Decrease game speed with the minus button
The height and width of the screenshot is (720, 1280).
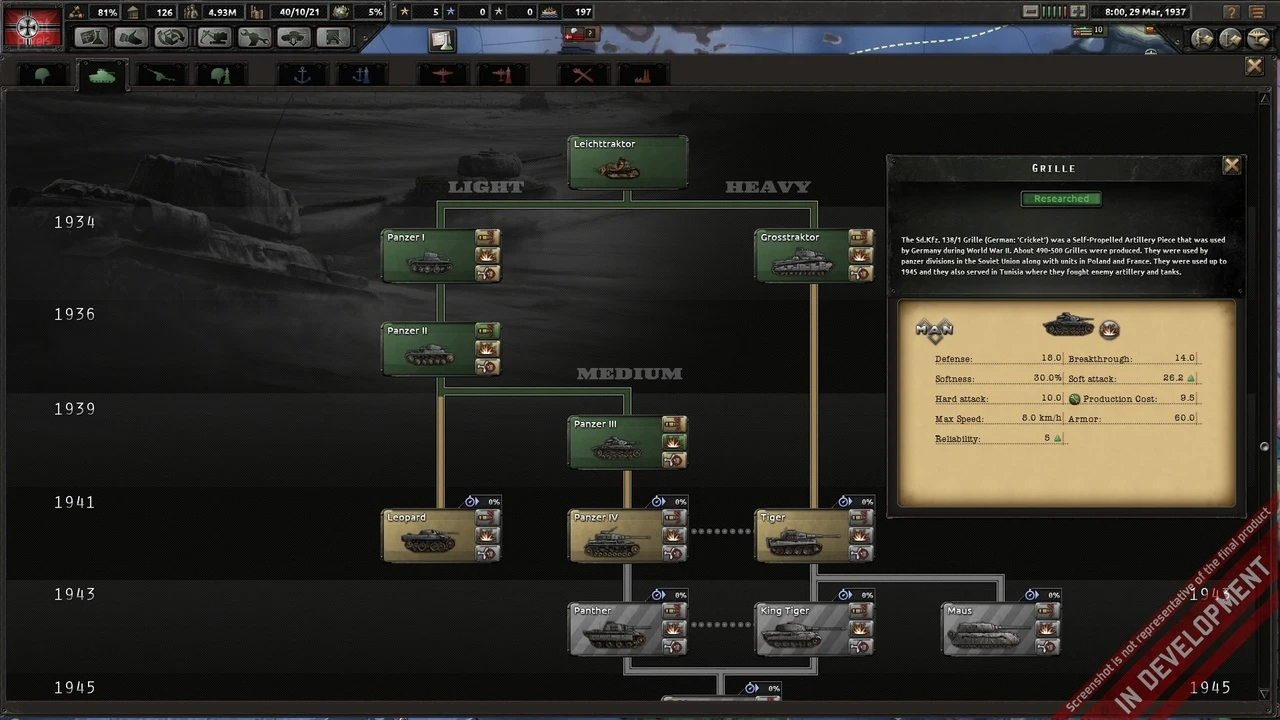coord(1031,12)
